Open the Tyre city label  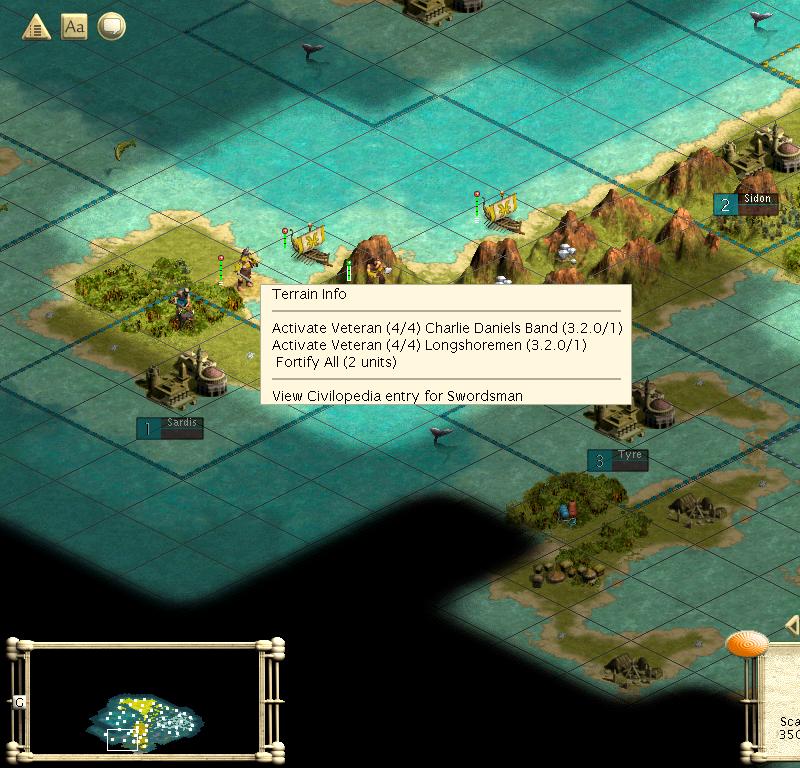618,460
